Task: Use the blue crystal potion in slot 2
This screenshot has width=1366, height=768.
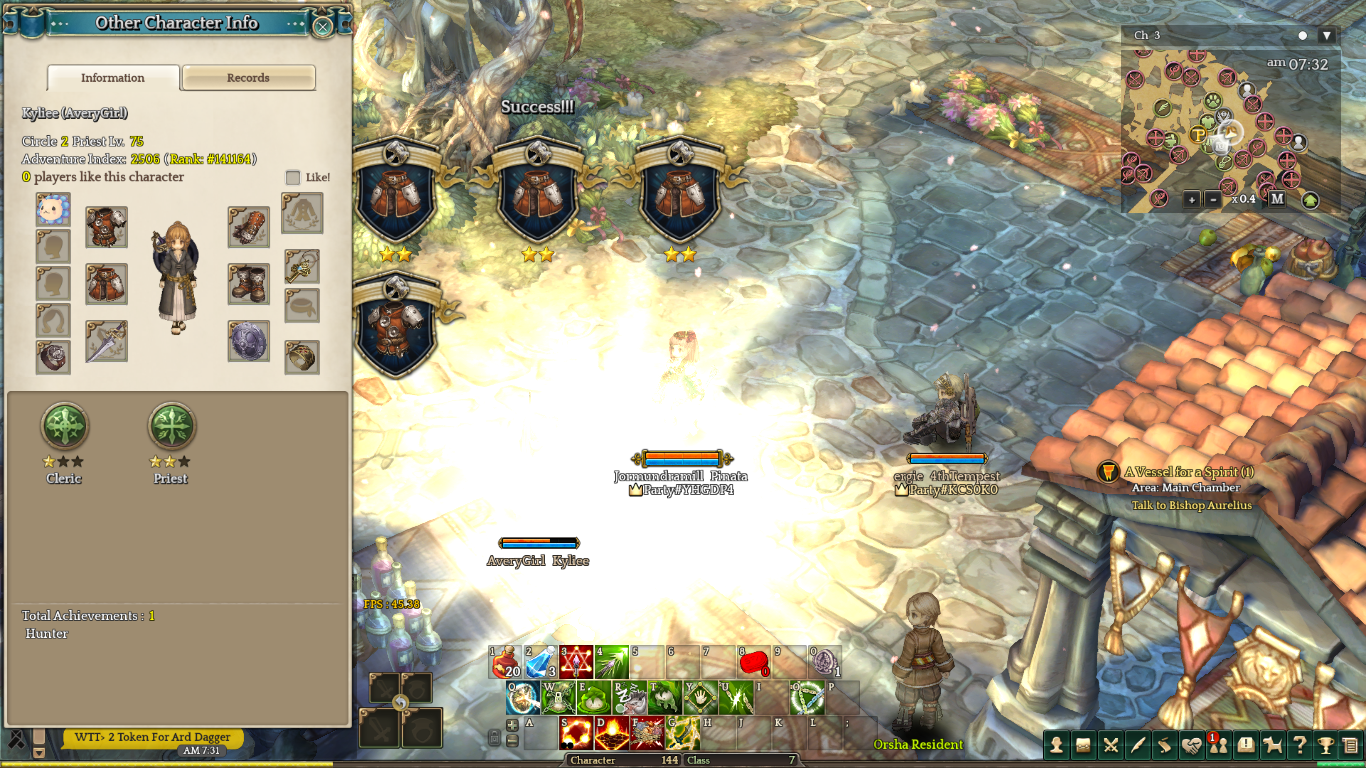Action: [x=541, y=662]
